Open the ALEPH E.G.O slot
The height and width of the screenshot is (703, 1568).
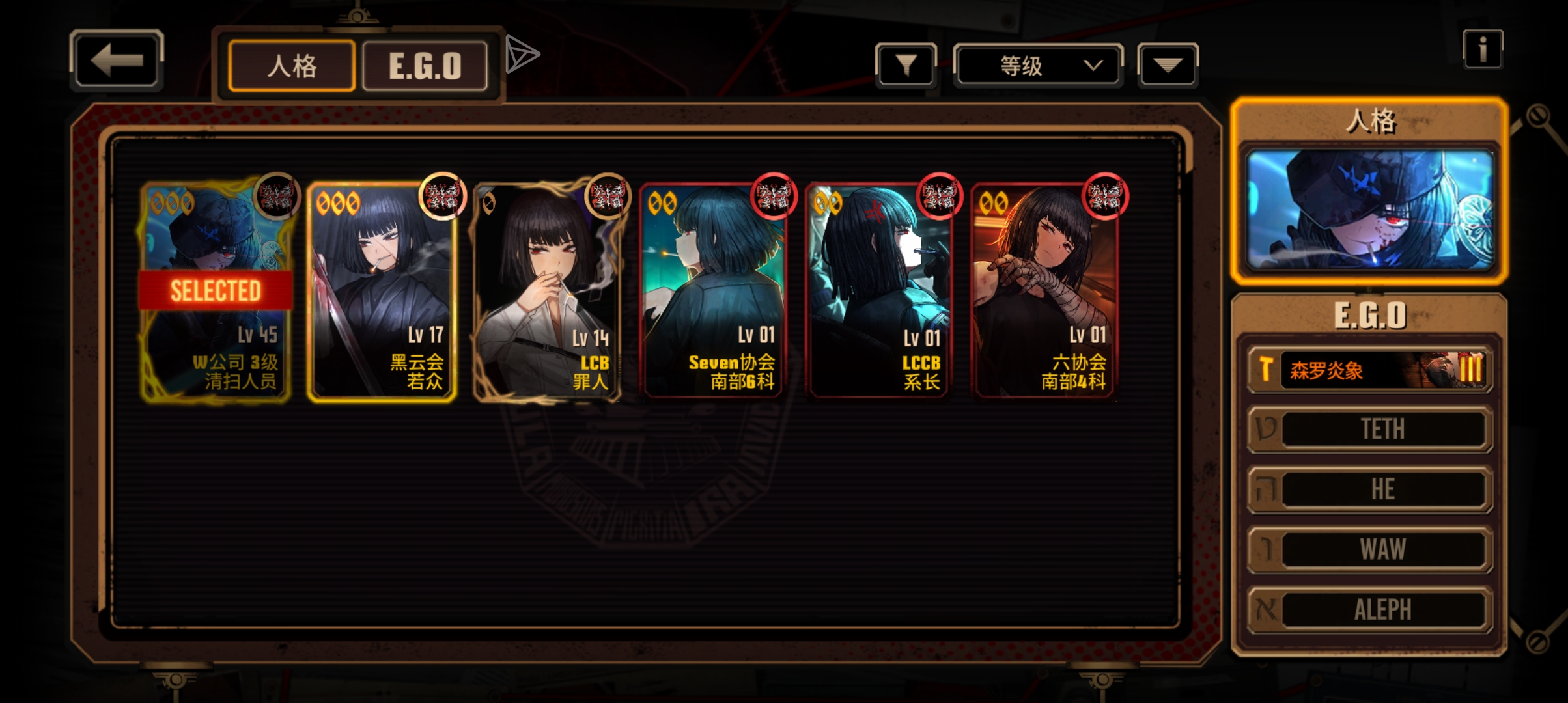click(x=1370, y=610)
